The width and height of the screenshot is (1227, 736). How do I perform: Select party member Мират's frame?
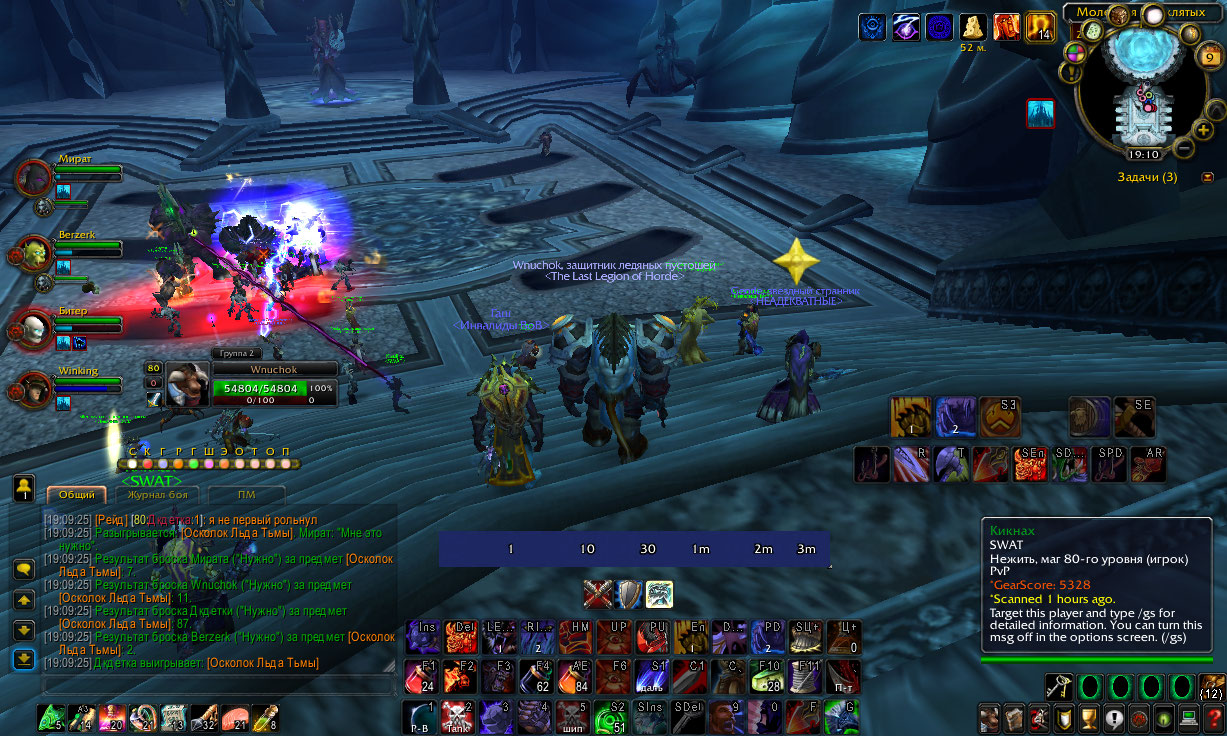[x=36, y=177]
